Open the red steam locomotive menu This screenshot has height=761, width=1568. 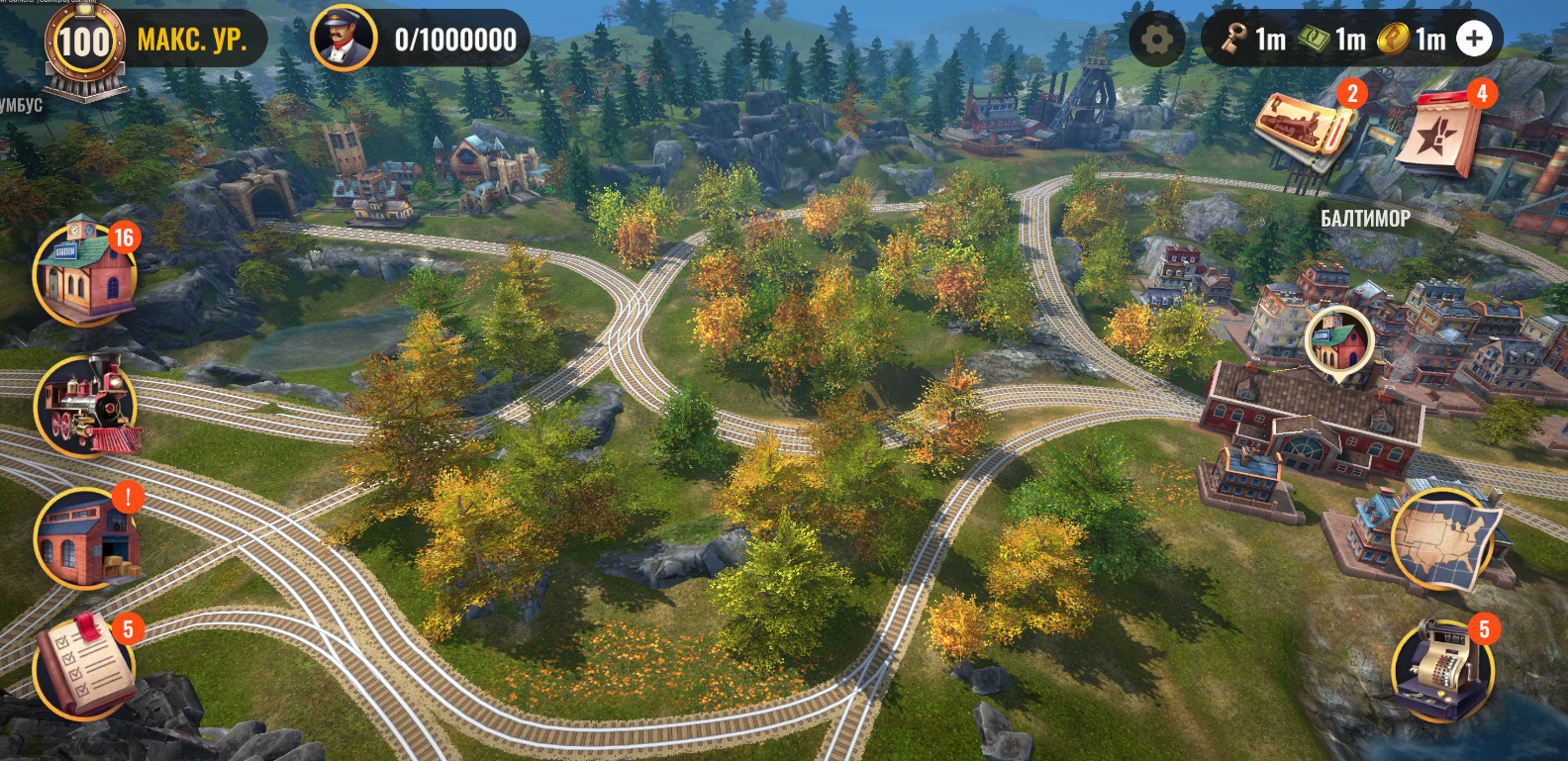pos(85,406)
